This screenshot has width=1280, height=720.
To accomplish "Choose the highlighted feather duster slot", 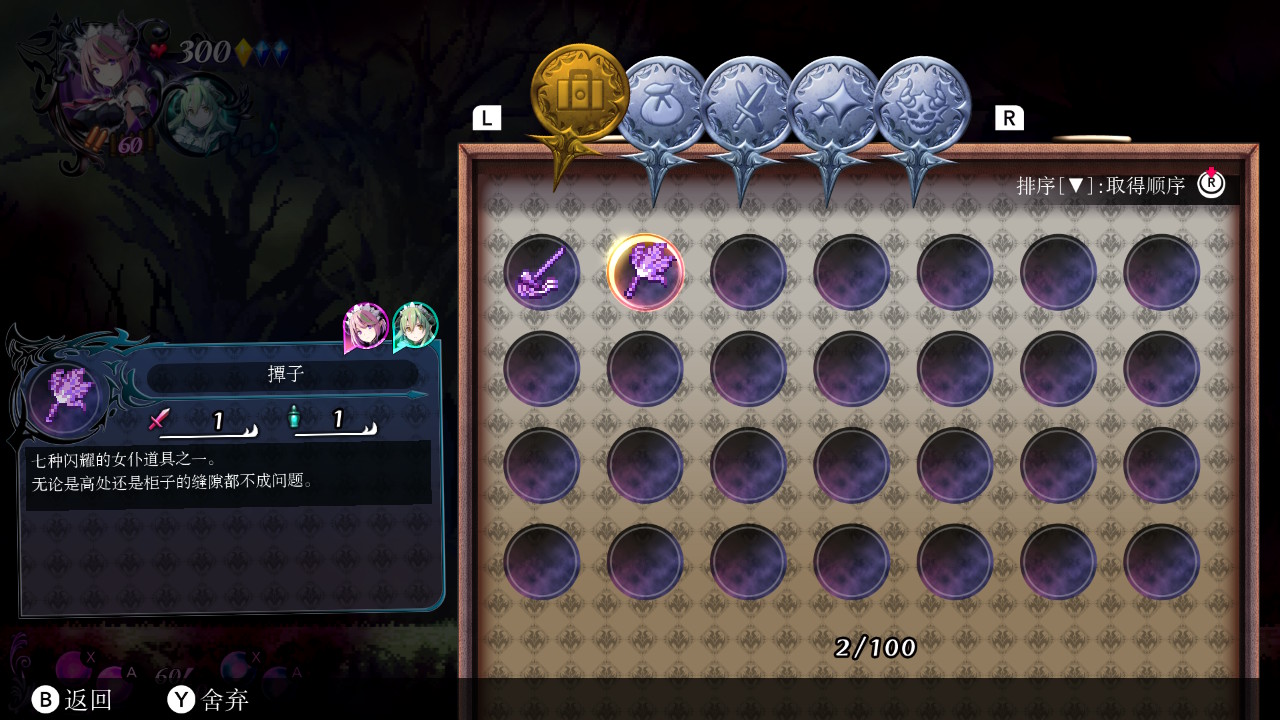I will click(x=645, y=272).
